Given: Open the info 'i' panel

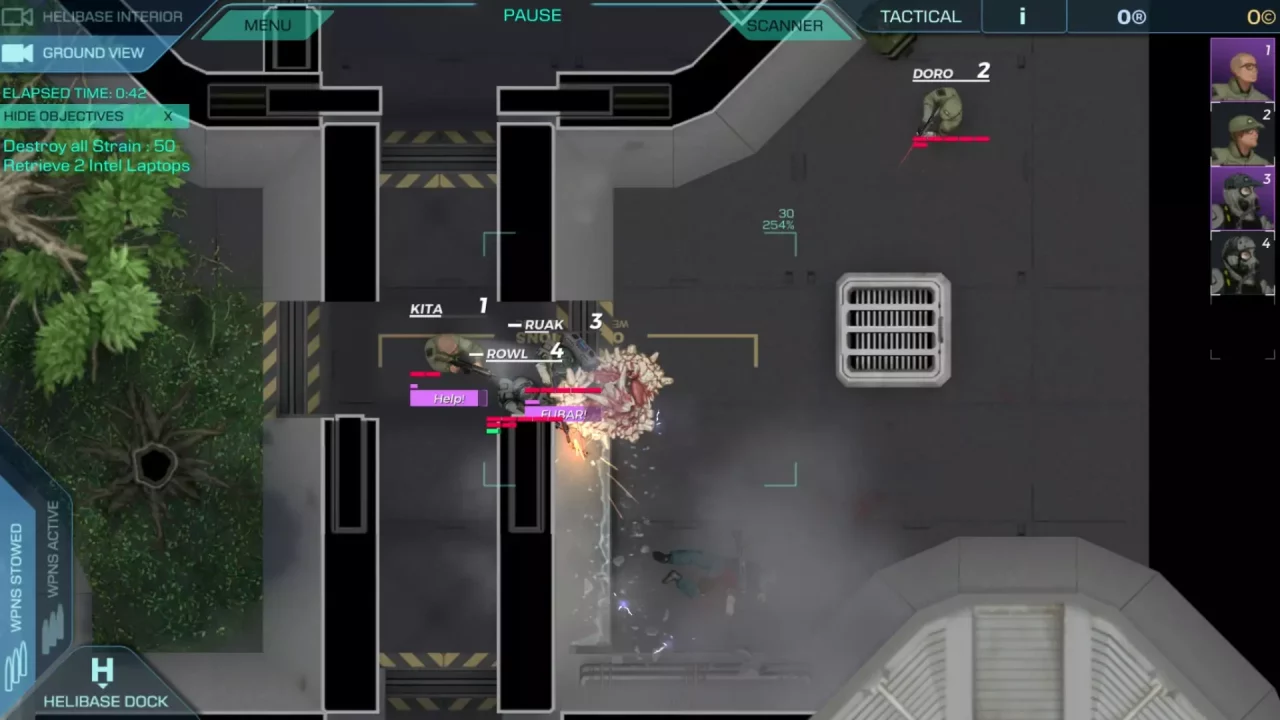Looking at the screenshot, I should pyautogui.click(x=1022, y=16).
